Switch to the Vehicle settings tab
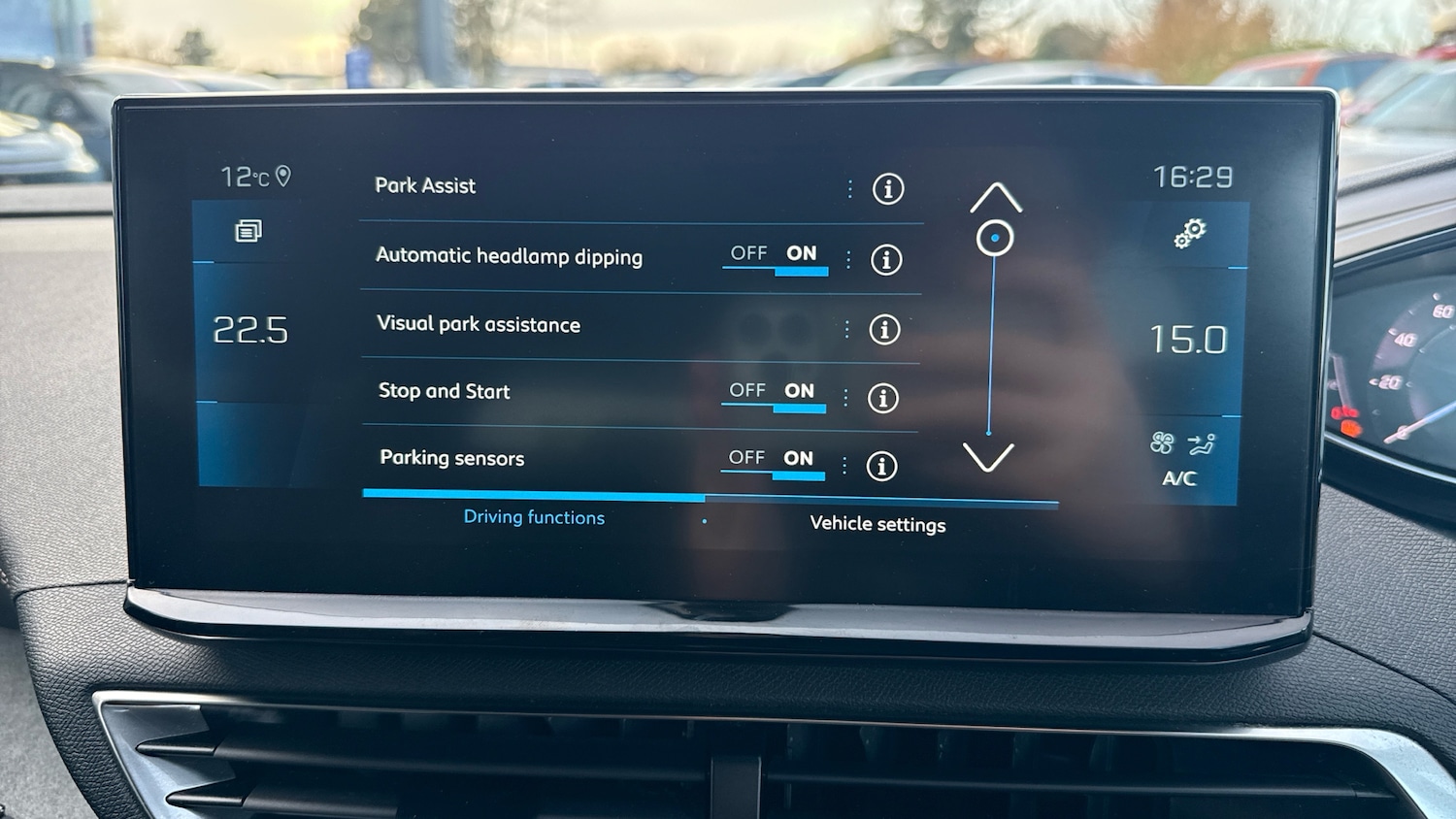 pyautogui.click(x=877, y=524)
